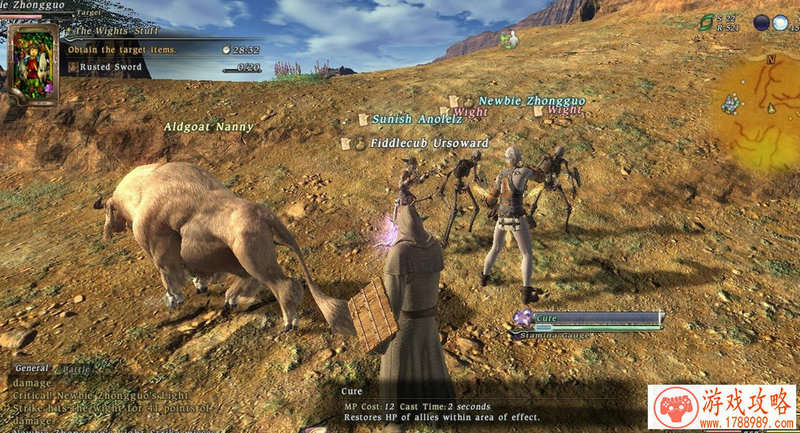Select the stained-glass guildleve card portrait
Viewport: 800px width, 433px height.
point(31,63)
